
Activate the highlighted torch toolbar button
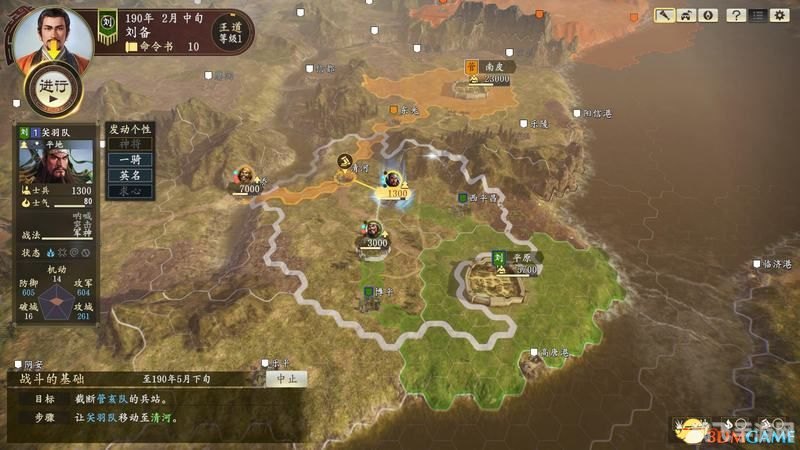665,15
